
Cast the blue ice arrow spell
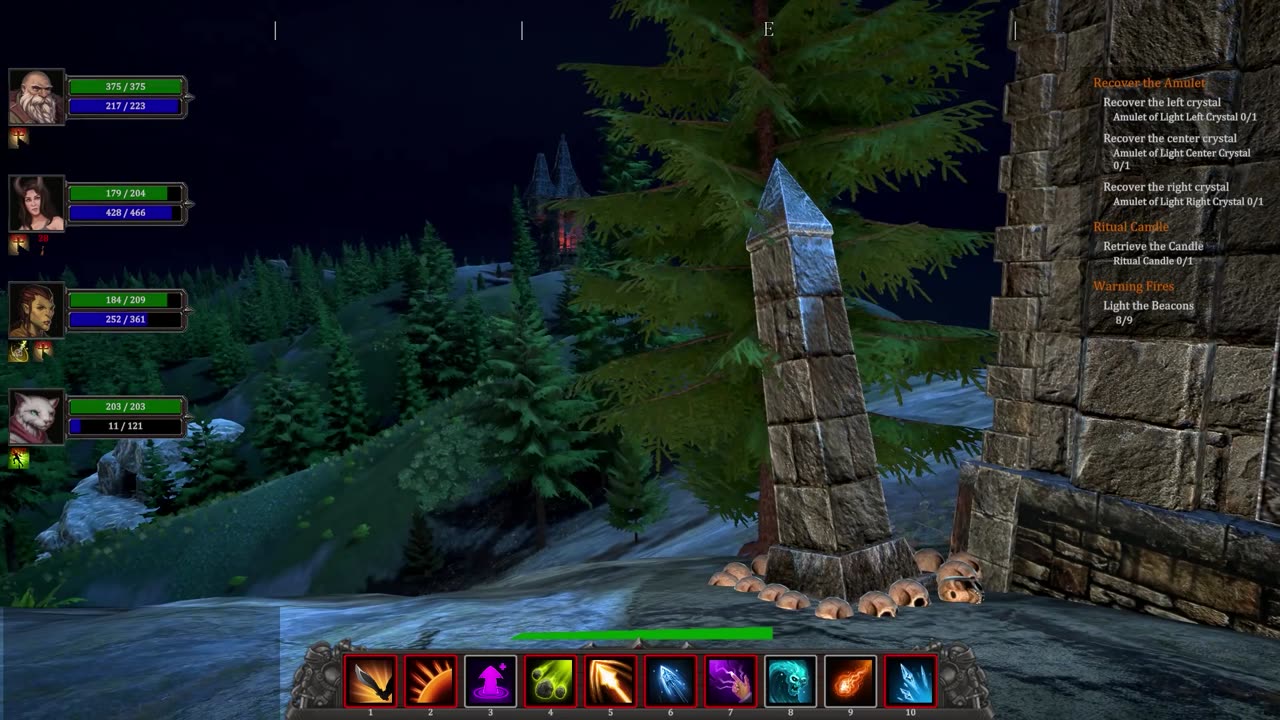pos(670,681)
